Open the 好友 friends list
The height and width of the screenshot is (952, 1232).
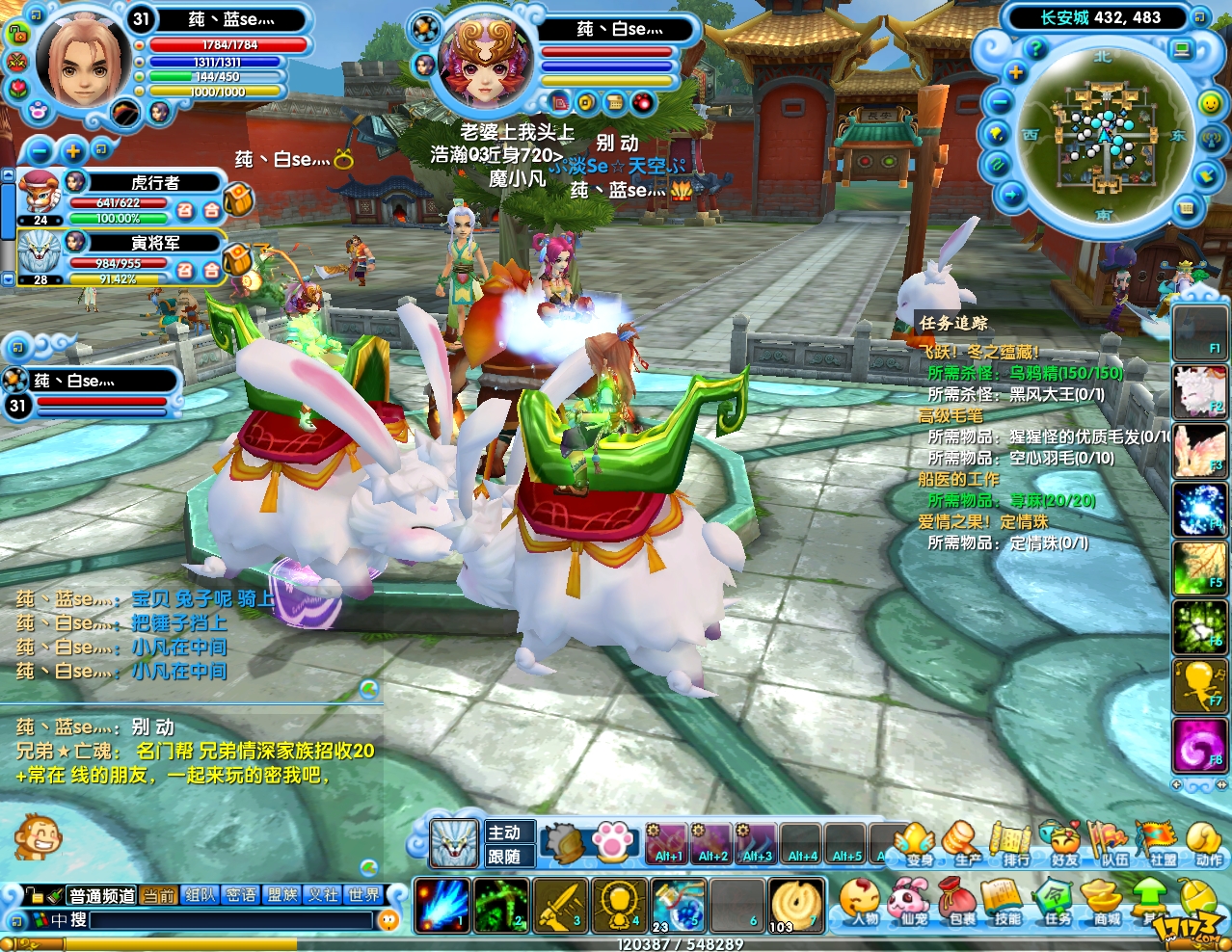pos(1063,843)
